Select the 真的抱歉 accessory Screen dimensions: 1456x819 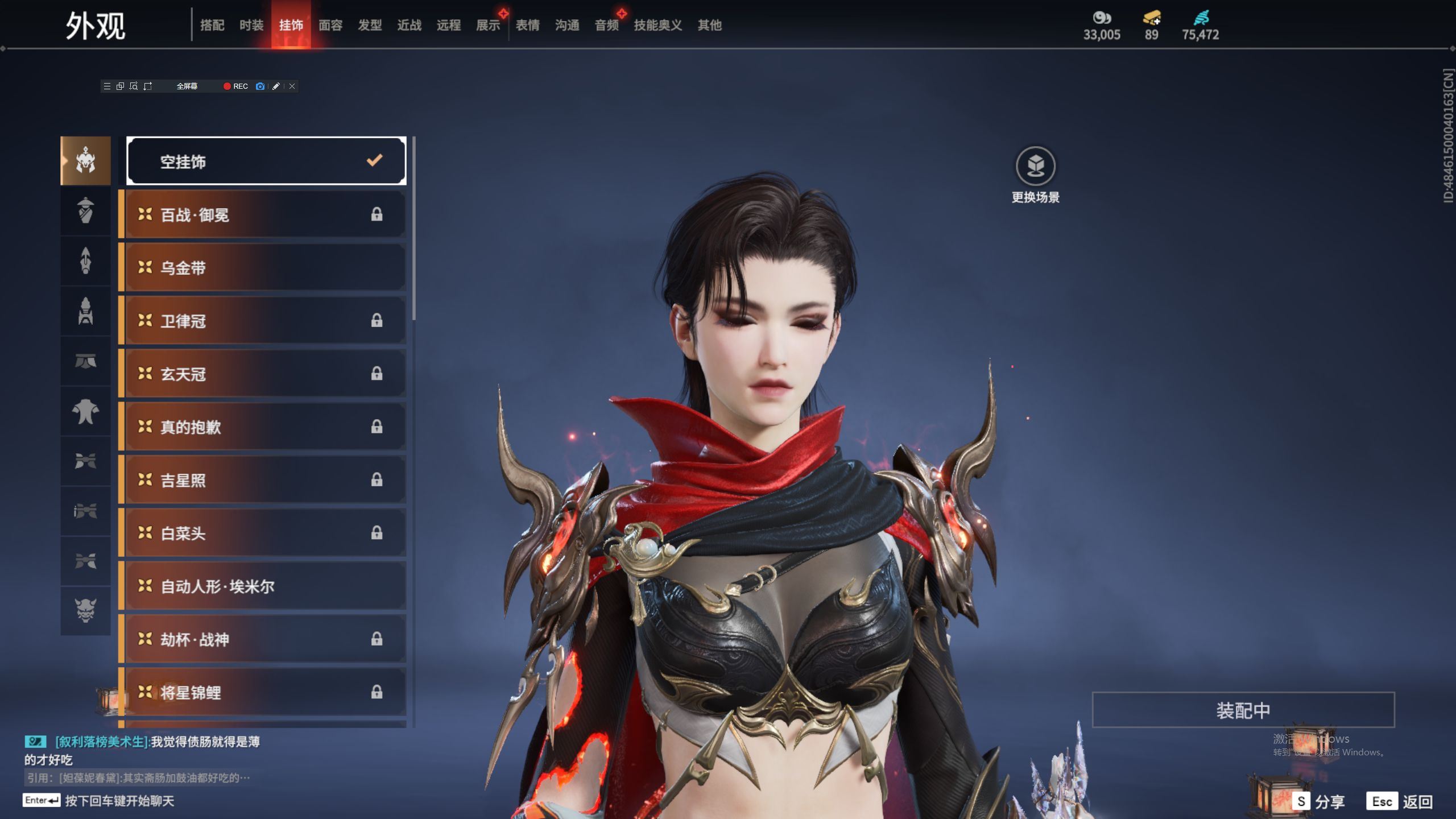(x=266, y=427)
